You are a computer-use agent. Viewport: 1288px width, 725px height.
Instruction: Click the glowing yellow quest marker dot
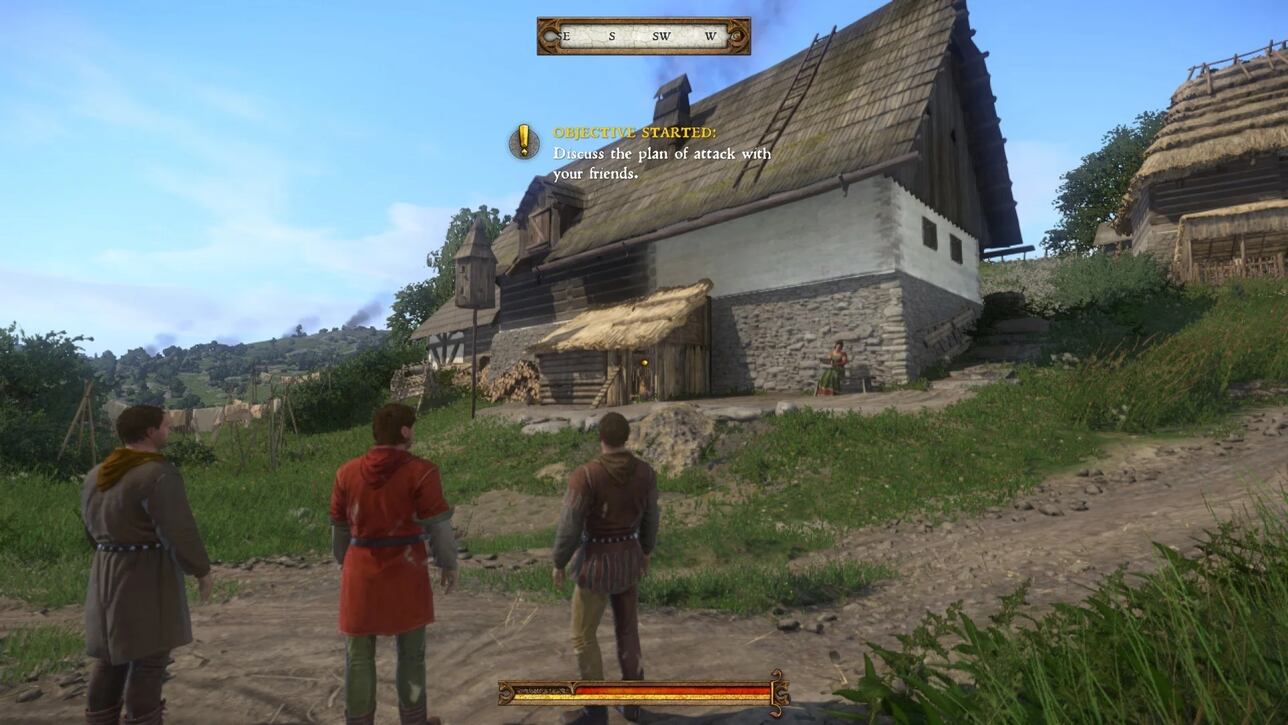[645, 364]
